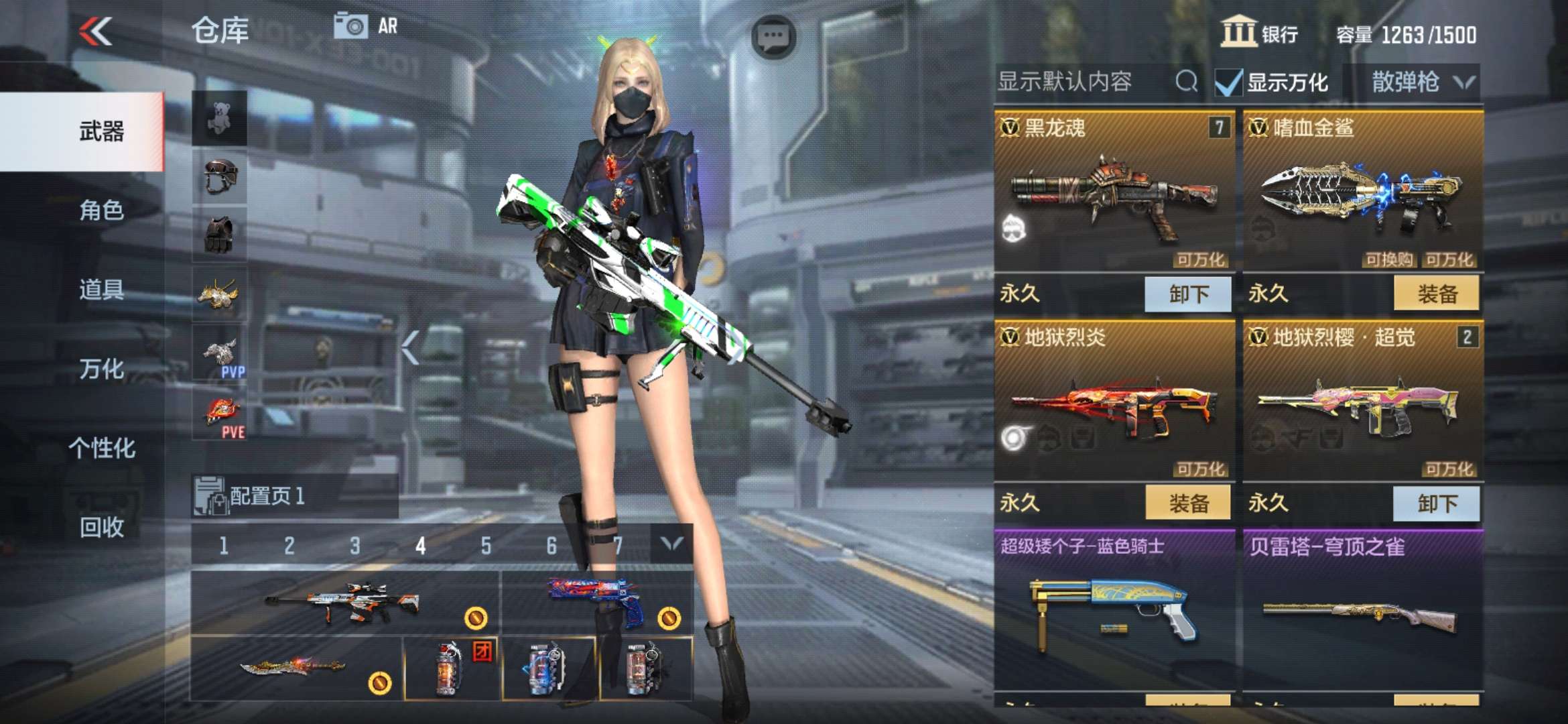Go back using the double-arrow button

[x=96, y=32]
